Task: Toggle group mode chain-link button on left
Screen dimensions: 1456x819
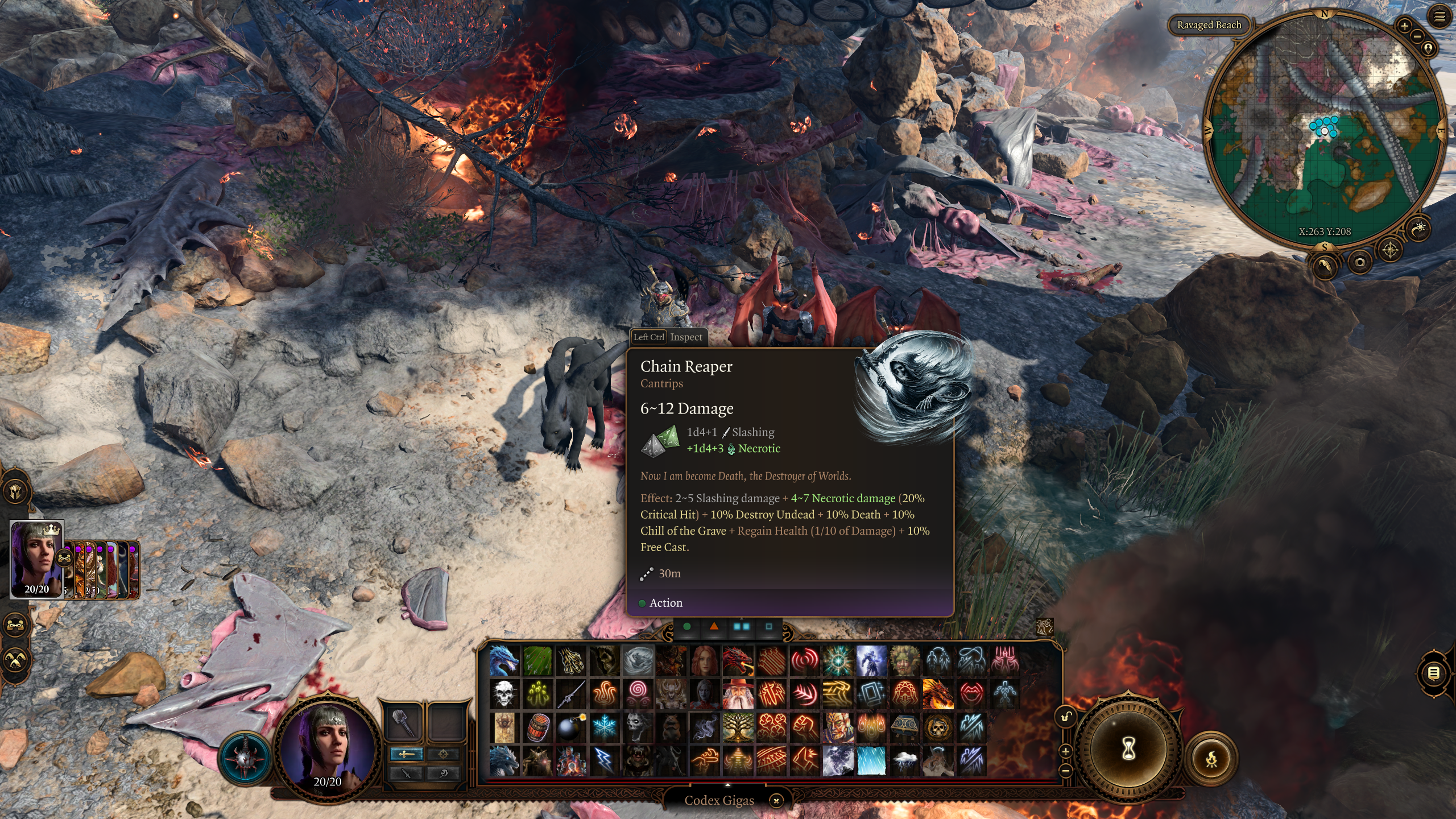Action: click(15, 625)
